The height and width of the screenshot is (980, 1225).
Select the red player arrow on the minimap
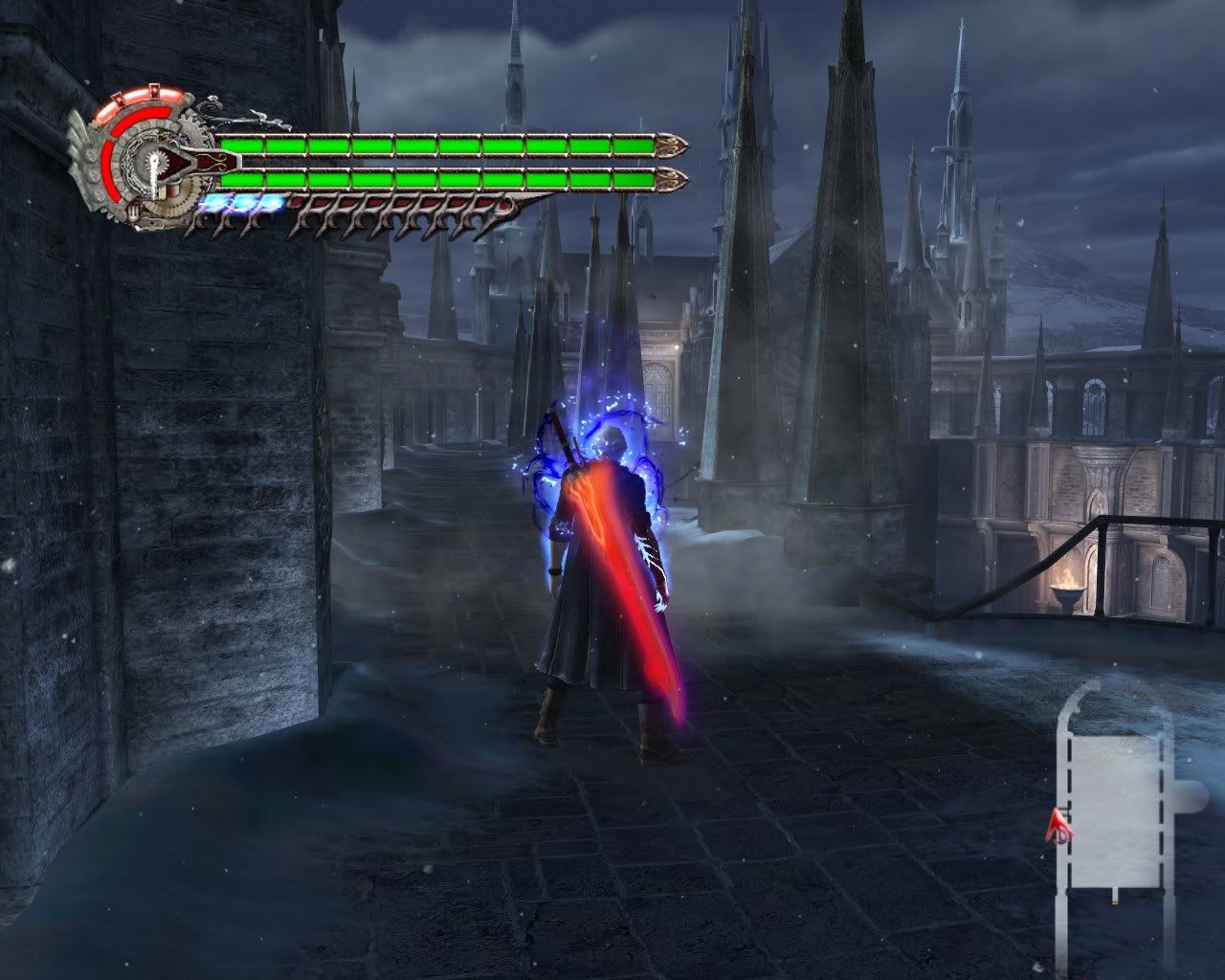click(x=1058, y=824)
